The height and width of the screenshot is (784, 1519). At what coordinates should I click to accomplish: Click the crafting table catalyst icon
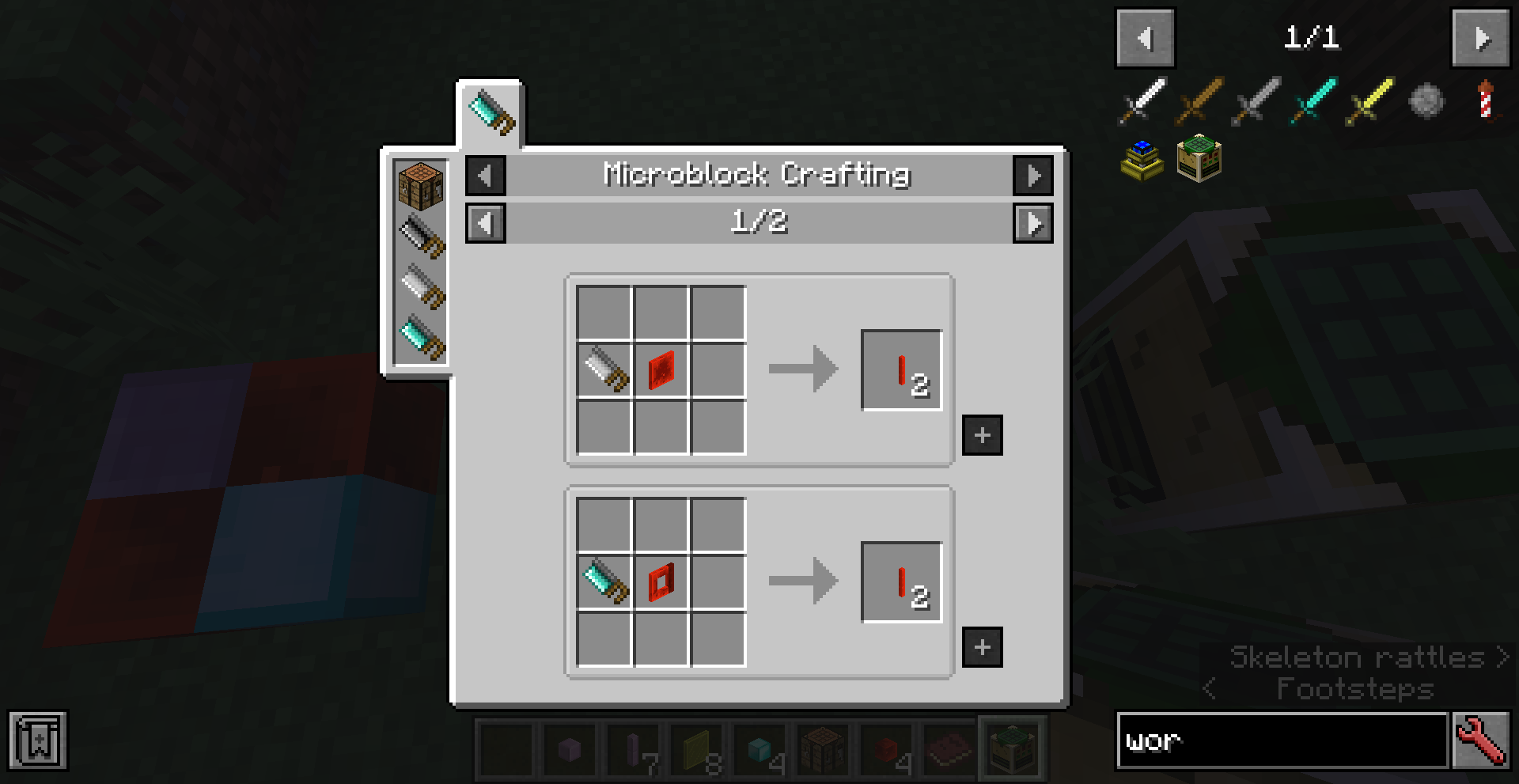(421, 184)
